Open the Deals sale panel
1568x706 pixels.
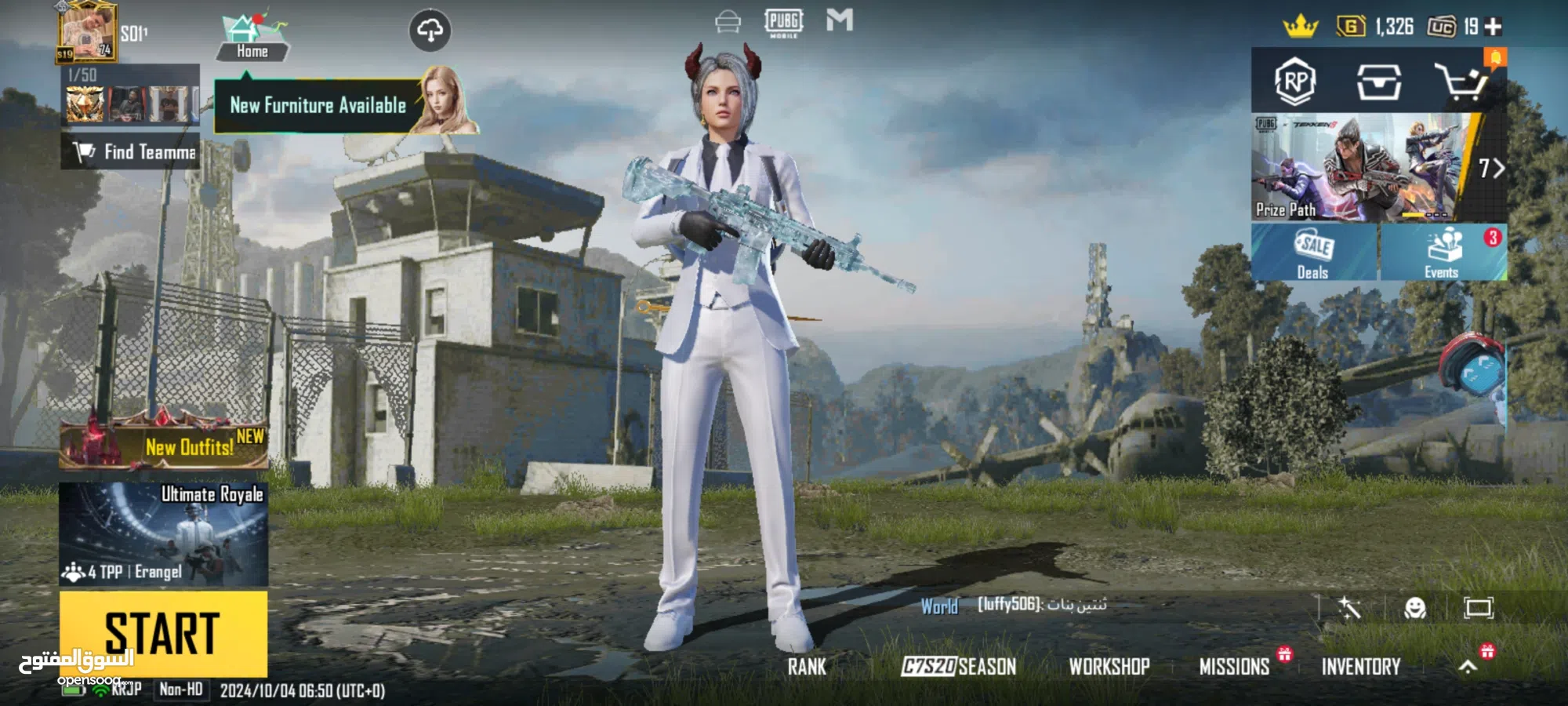[x=1314, y=253]
